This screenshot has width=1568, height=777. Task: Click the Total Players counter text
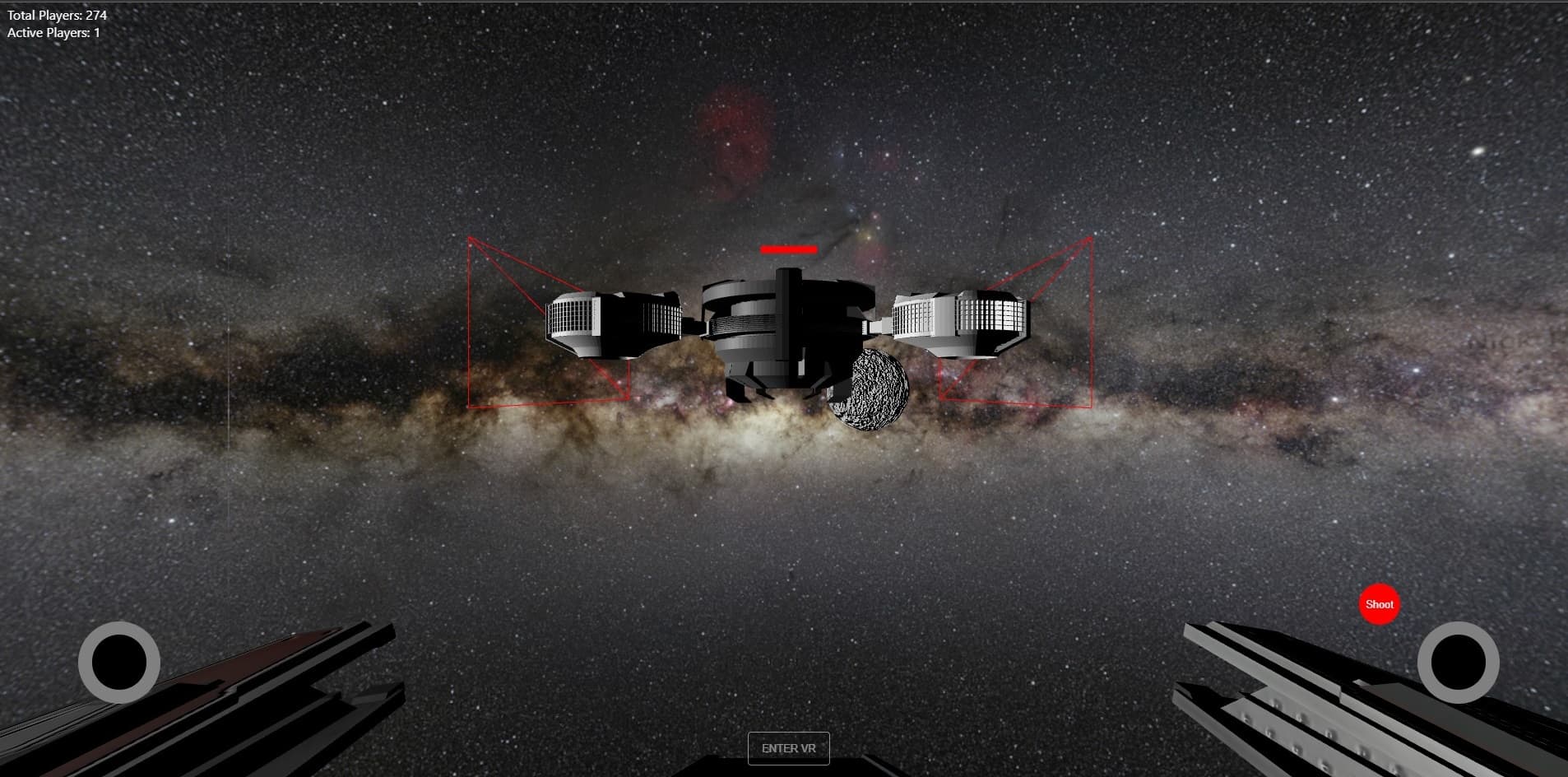(x=56, y=14)
